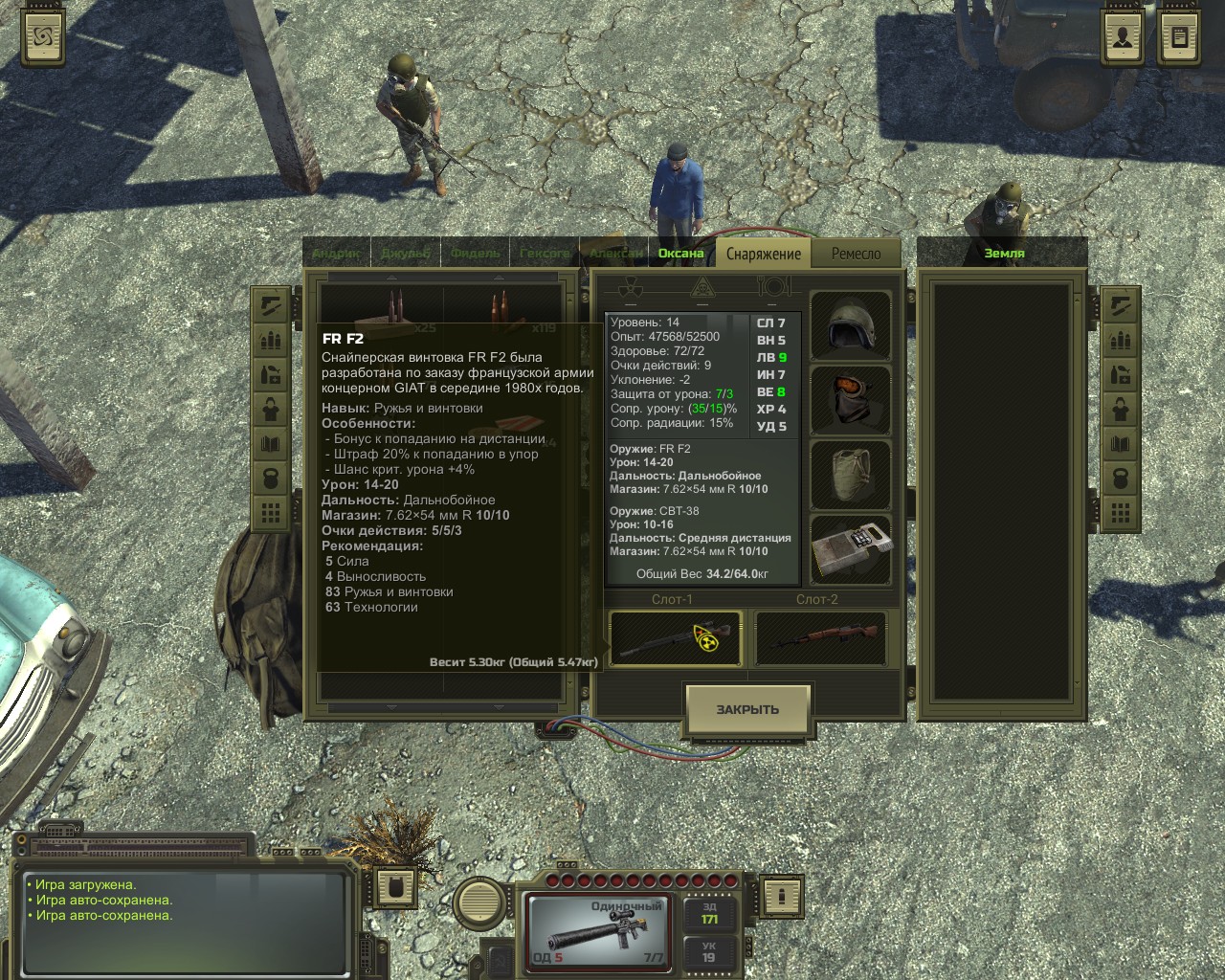Viewport: 1225px width, 980px height.
Task: Show all backpack items with grid icon
Action: pos(271,513)
